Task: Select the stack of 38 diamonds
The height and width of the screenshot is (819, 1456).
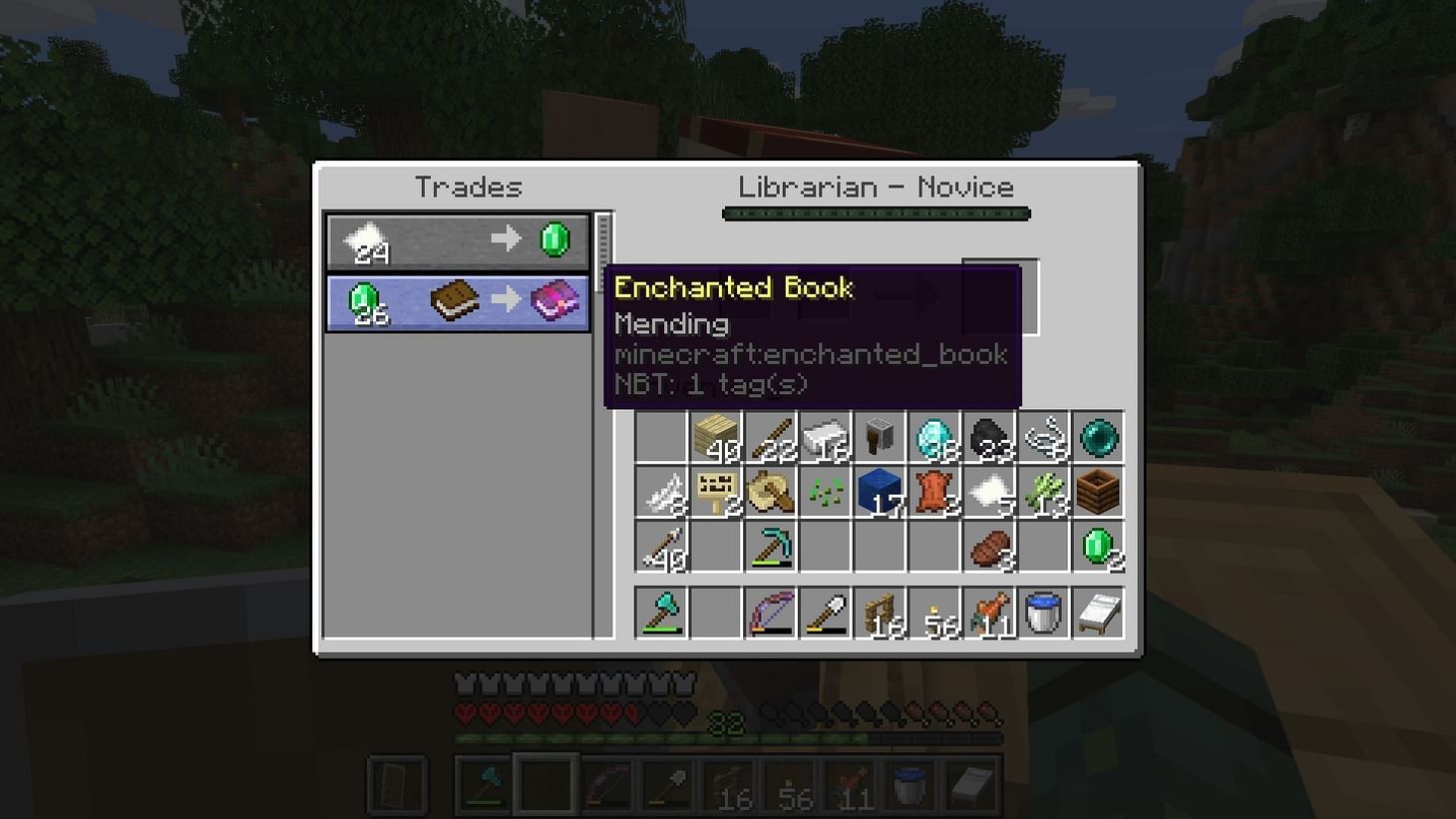Action: (x=935, y=437)
